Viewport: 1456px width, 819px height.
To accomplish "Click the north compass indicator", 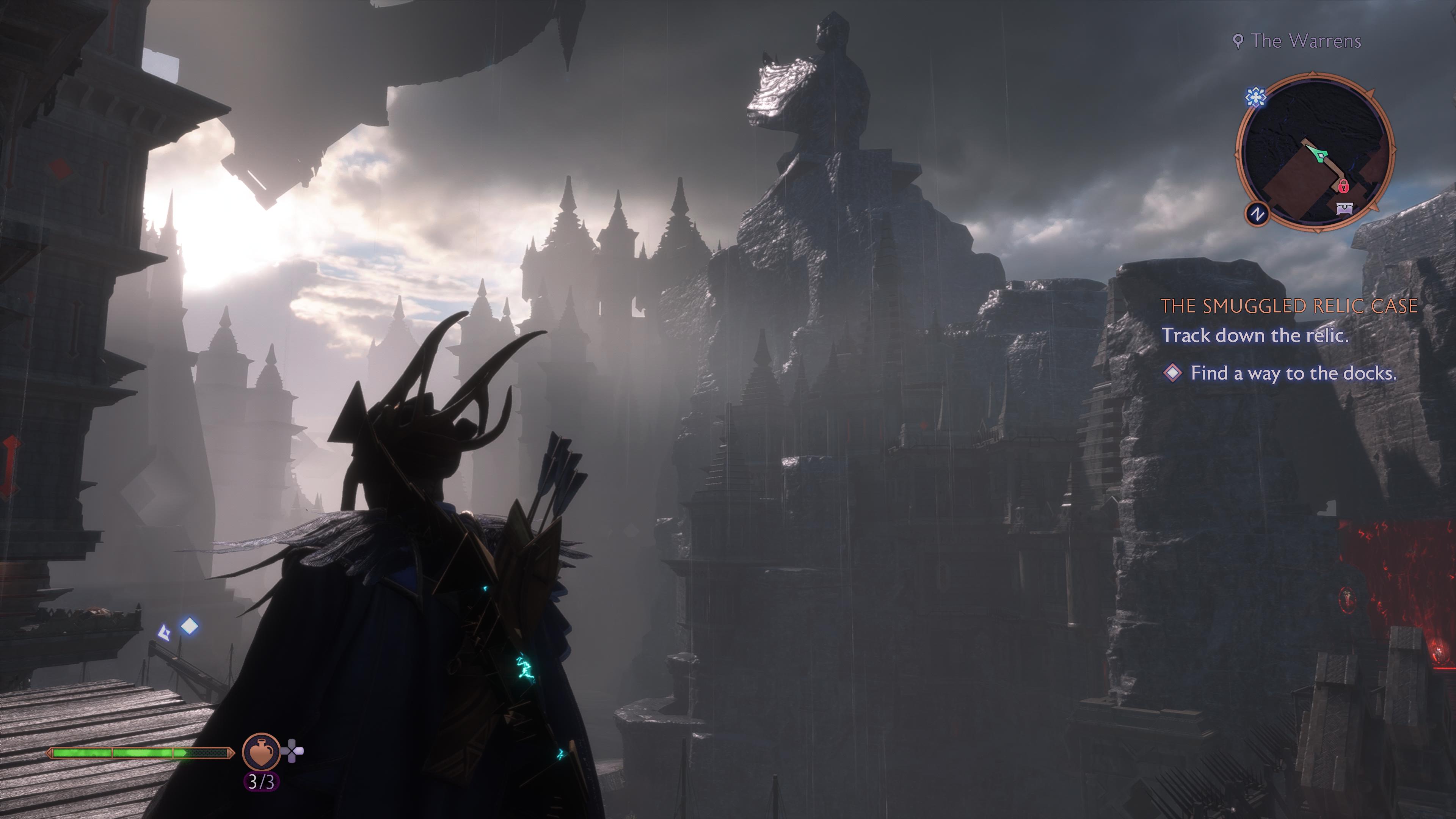I will pyautogui.click(x=1258, y=214).
